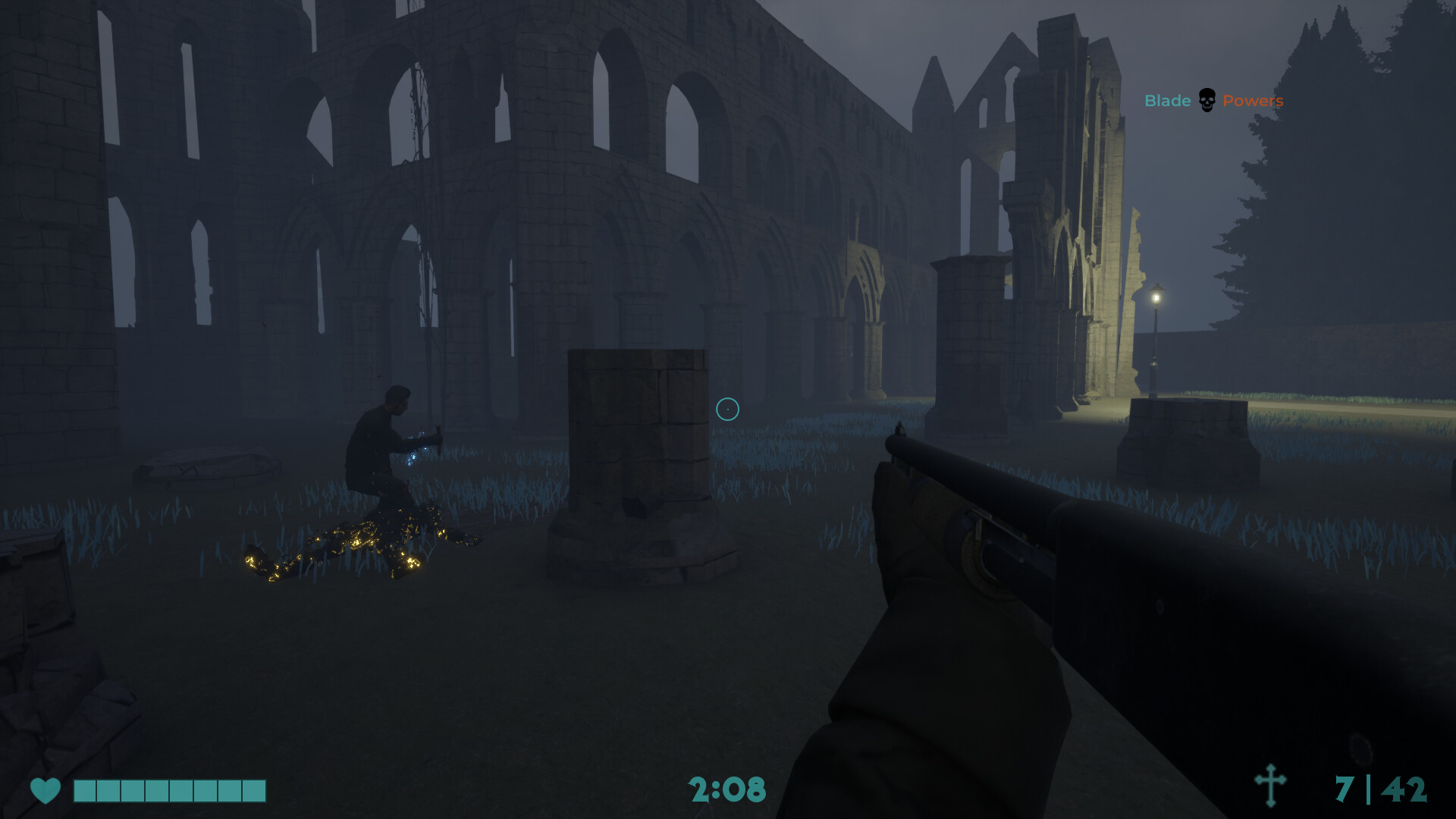
Task: Toggle the last health bar segment
Action: pyautogui.click(x=255, y=790)
